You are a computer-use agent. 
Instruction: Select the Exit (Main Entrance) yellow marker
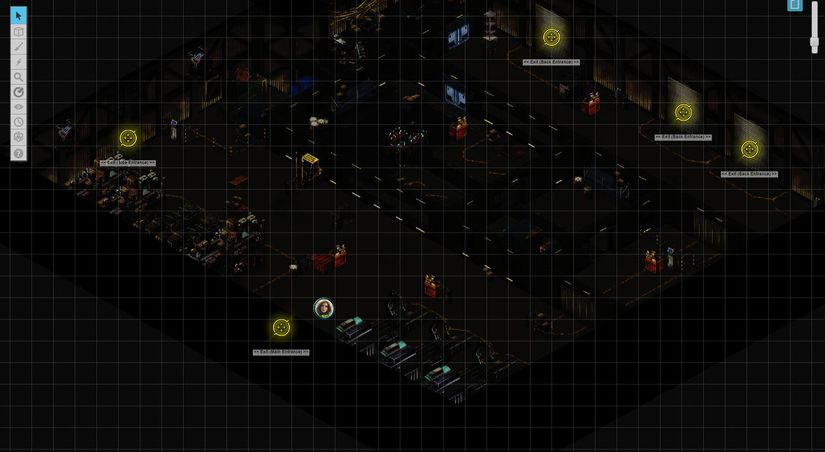[281, 327]
